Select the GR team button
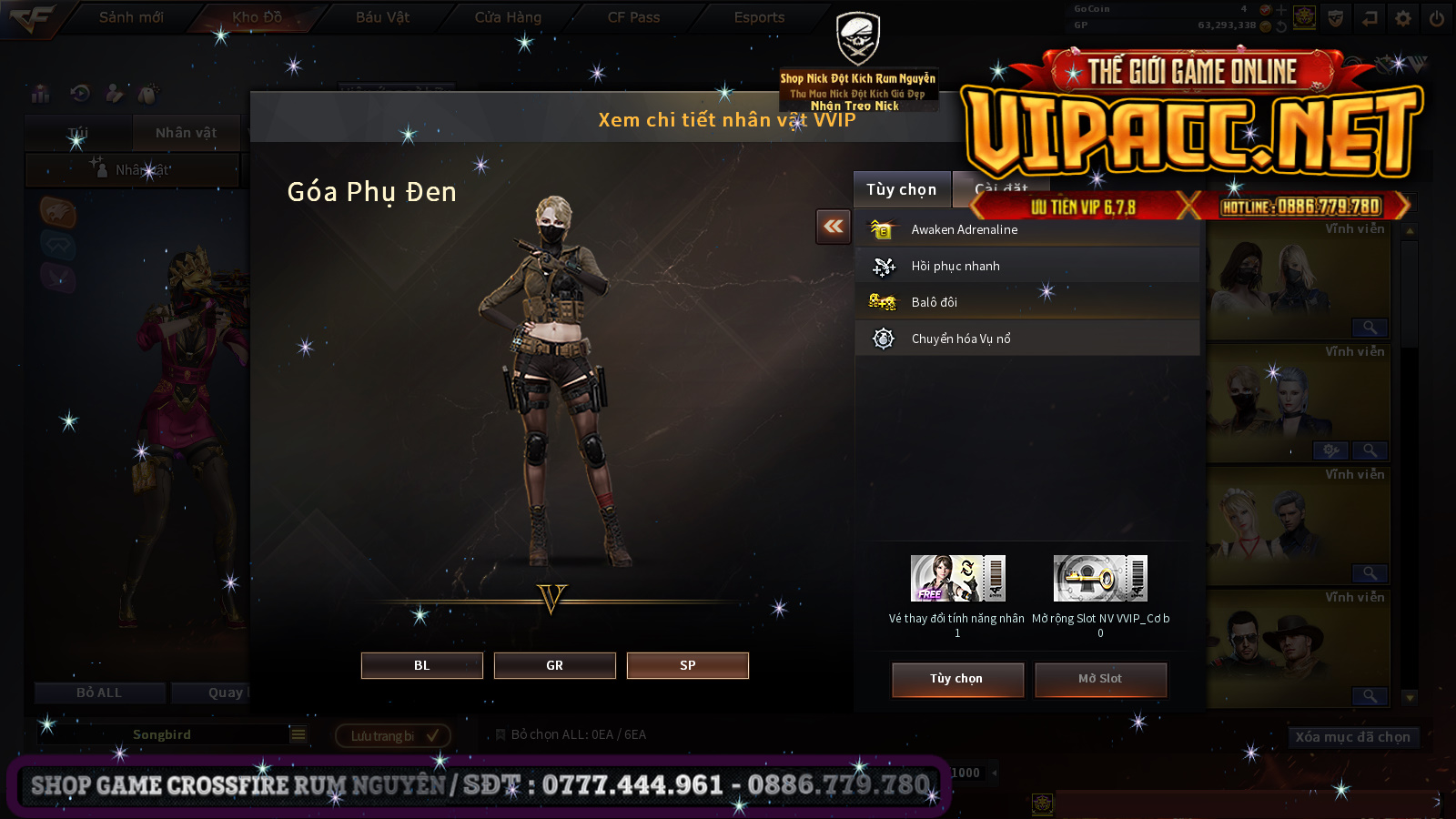Image resolution: width=1456 pixels, height=819 pixels. tap(554, 665)
